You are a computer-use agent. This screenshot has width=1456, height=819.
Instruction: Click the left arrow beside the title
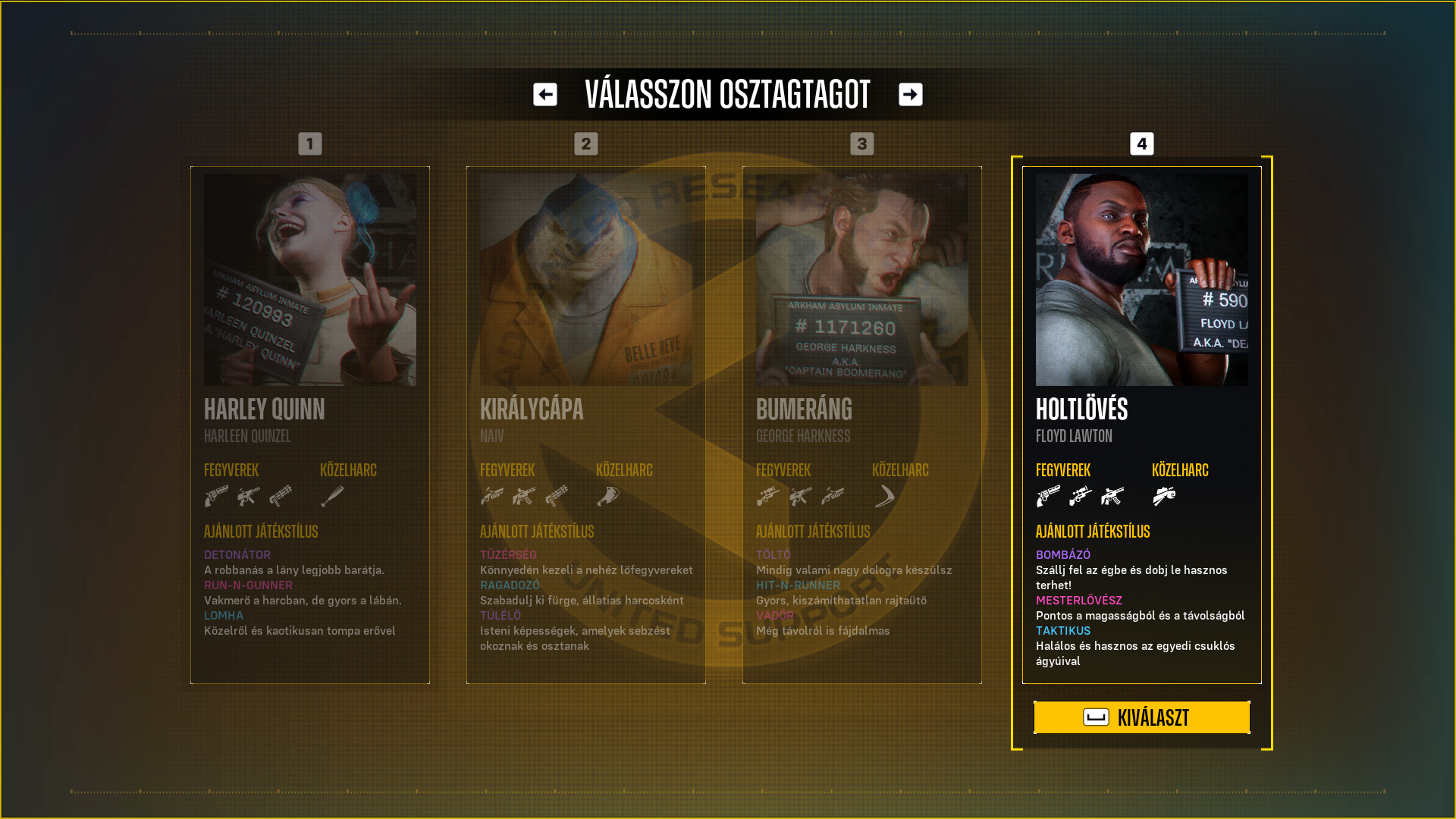pyautogui.click(x=545, y=95)
